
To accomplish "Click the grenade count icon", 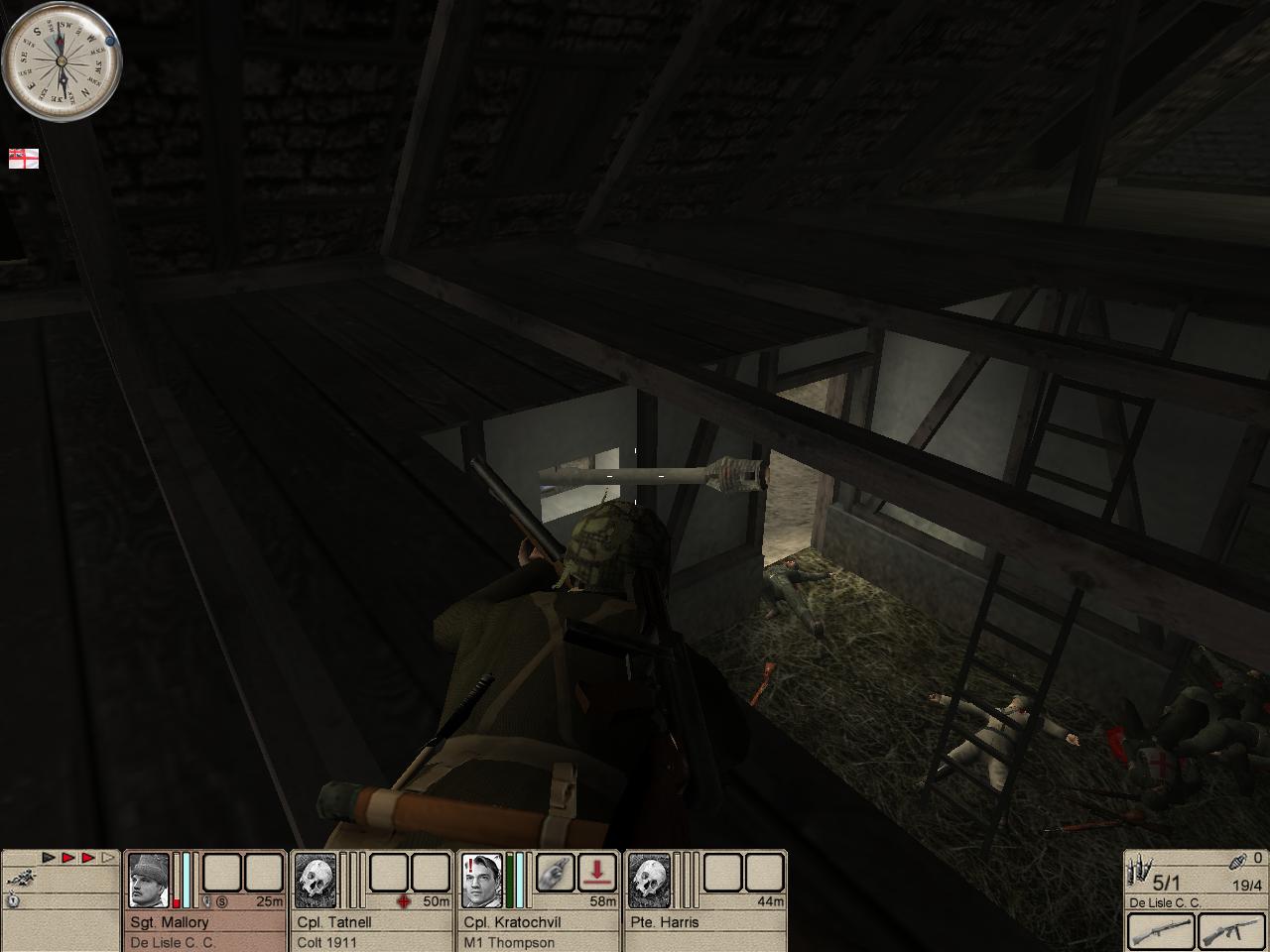I will click(x=1239, y=861).
